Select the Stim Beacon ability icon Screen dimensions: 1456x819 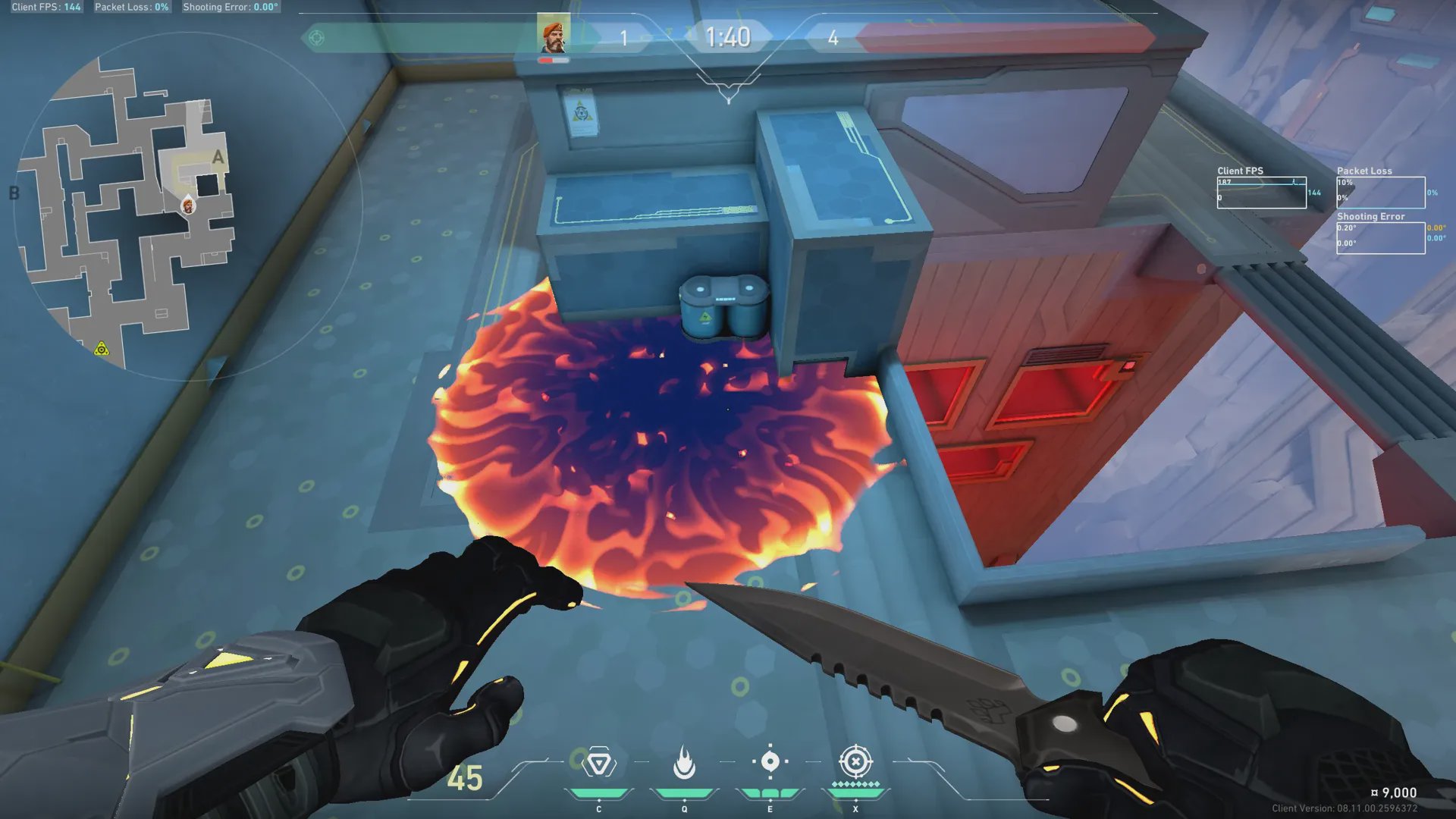pos(599,763)
